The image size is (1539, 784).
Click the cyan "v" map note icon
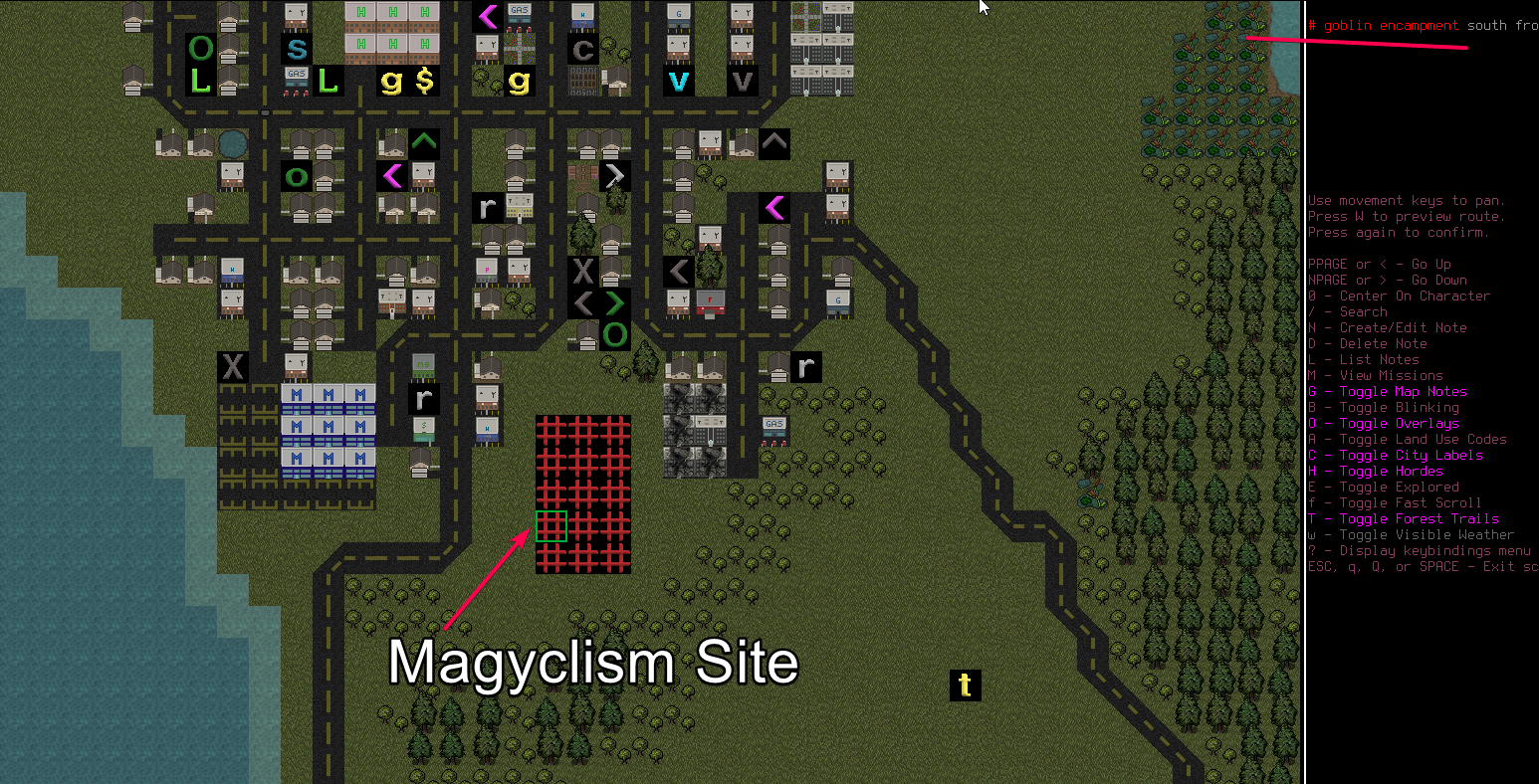pos(679,81)
